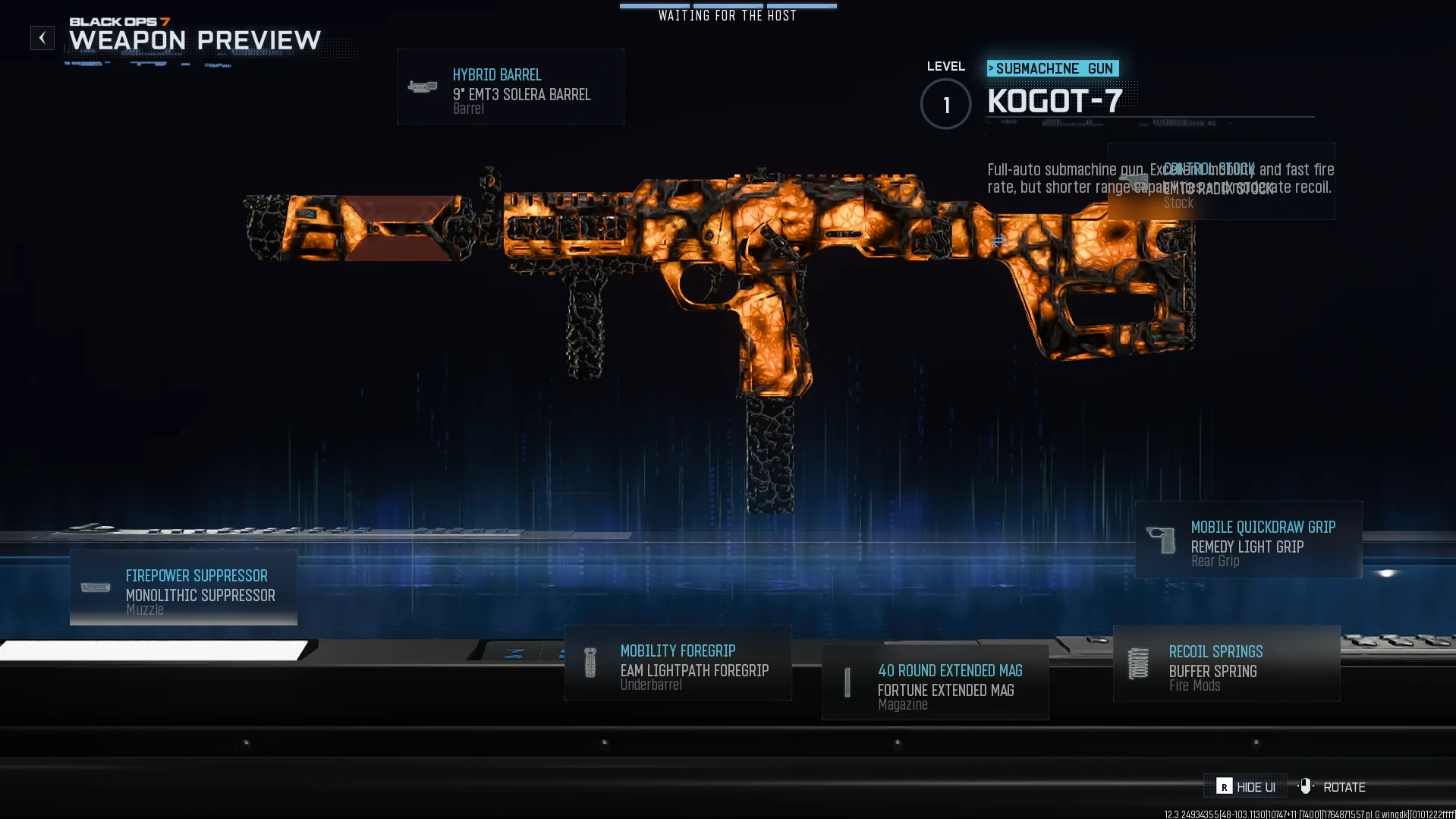
Task: Open the Mobility Foregrip underbarrel card
Action: [678, 663]
